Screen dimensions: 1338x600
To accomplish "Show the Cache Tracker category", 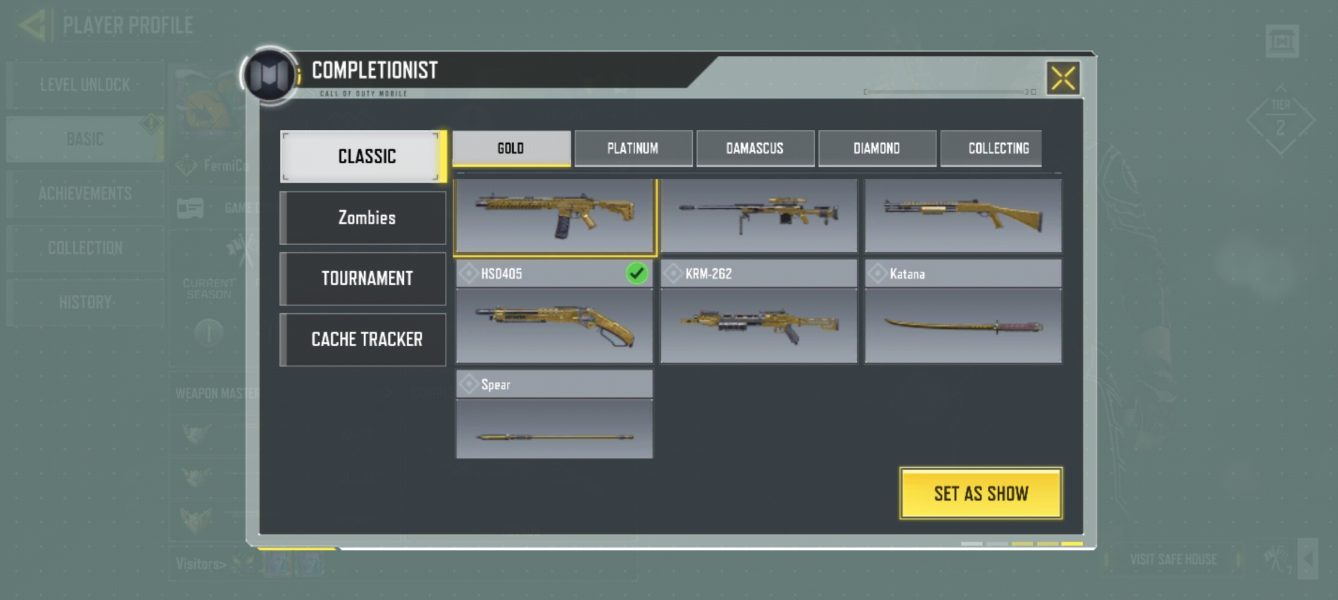I will pyautogui.click(x=364, y=339).
